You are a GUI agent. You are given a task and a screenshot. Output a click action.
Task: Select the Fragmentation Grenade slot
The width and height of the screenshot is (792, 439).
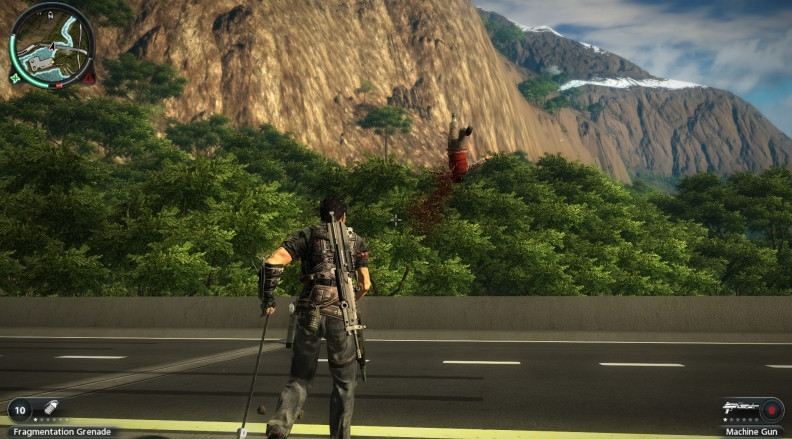[38, 409]
